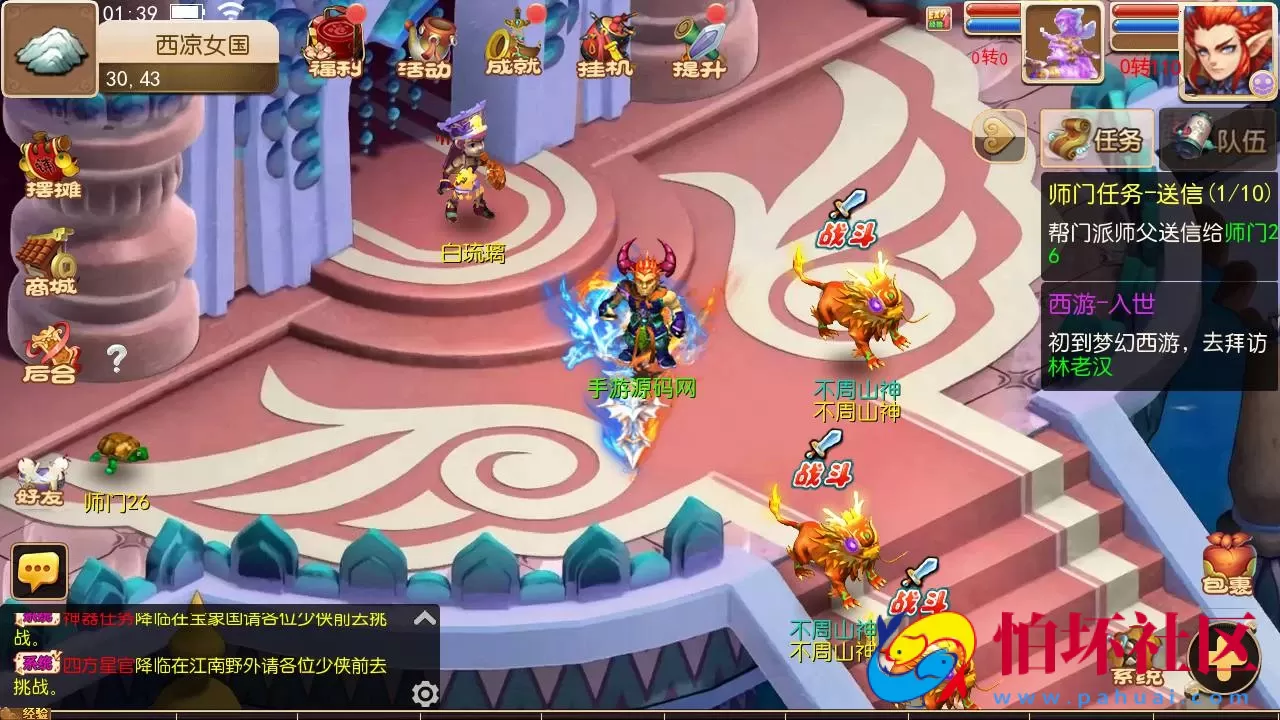Open the 福利 (Welfare) panel
Viewport: 1280px width, 720px height.
click(334, 45)
